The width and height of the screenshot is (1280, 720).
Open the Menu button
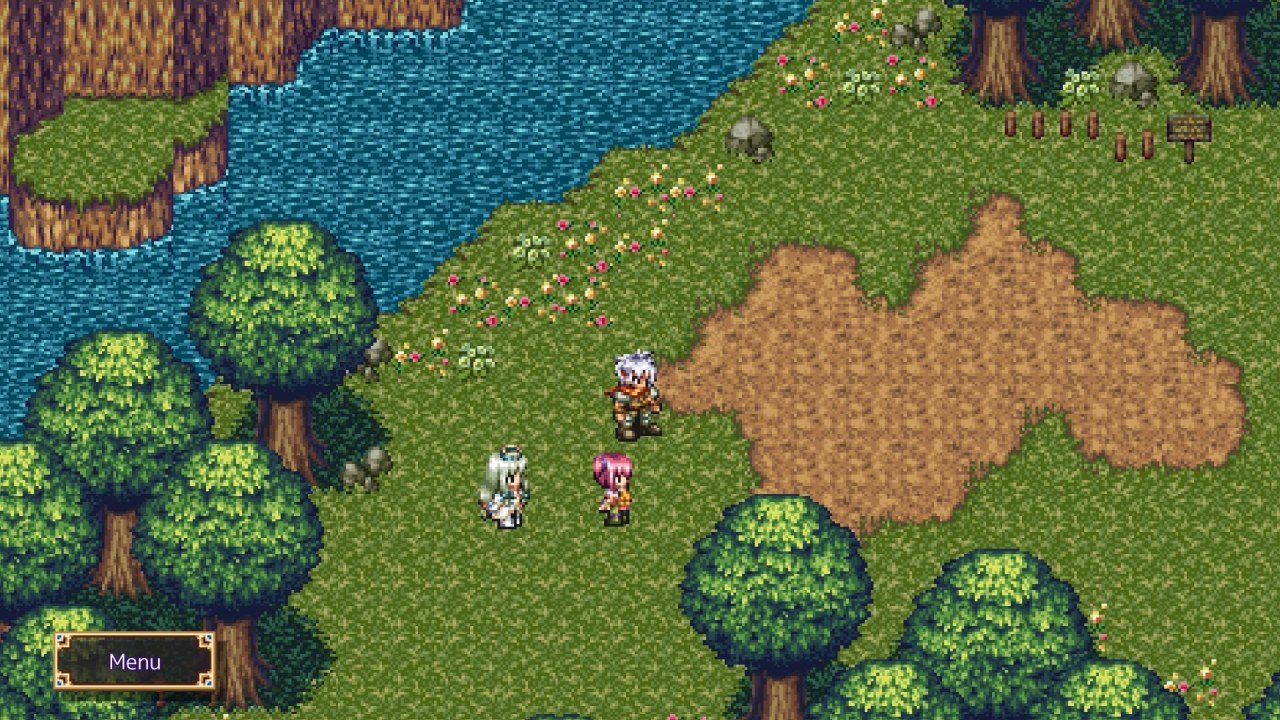[x=138, y=661]
